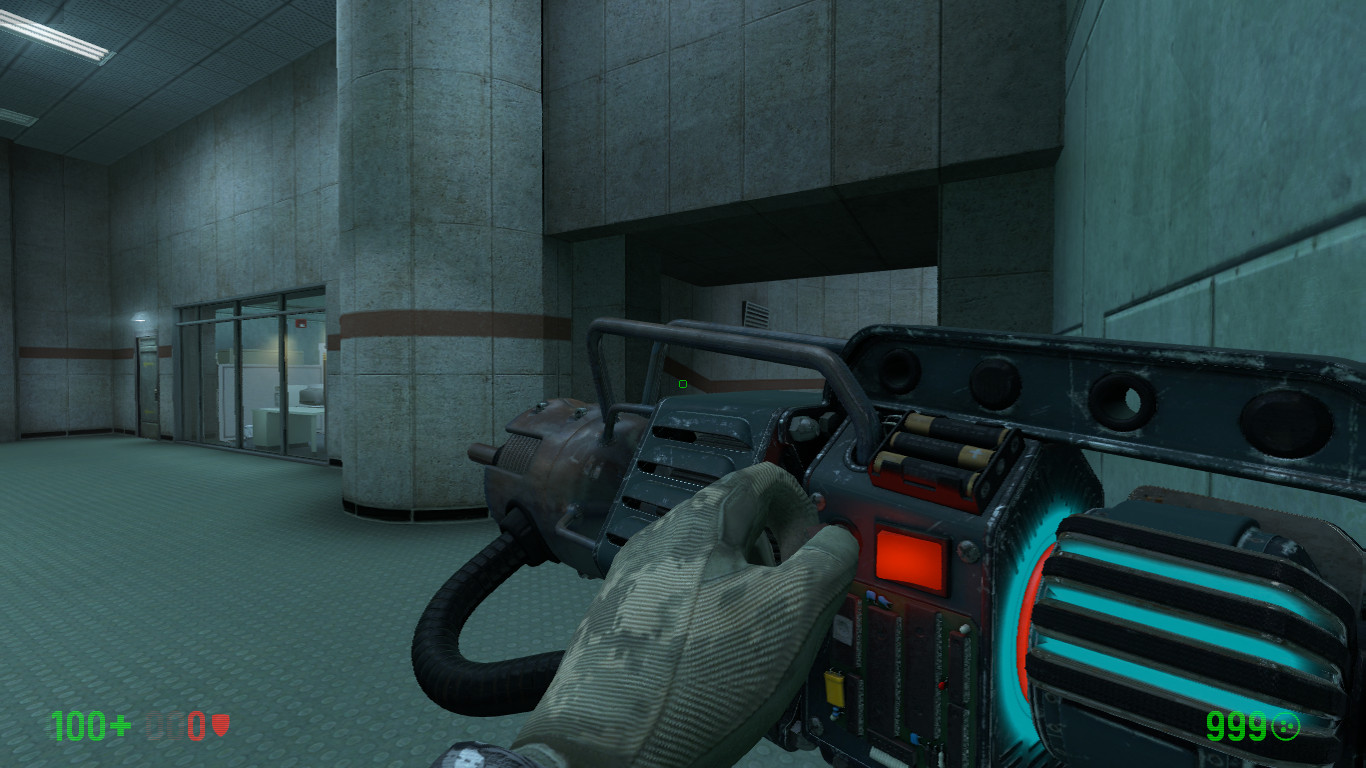This screenshot has width=1366, height=768.
Task: Click the 100 health value readout
Action: point(79,724)
